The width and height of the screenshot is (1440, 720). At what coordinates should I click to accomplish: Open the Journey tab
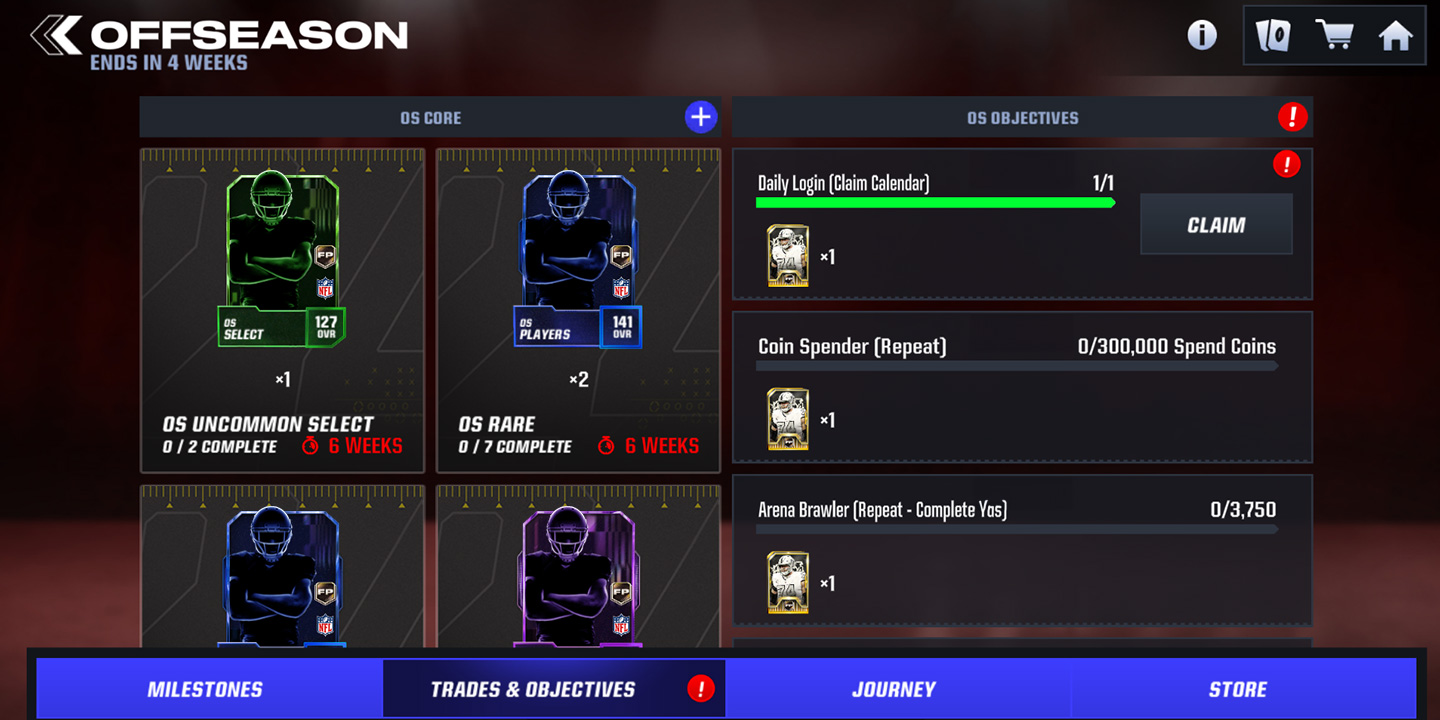pyautogui.click(x=893, y=688)
